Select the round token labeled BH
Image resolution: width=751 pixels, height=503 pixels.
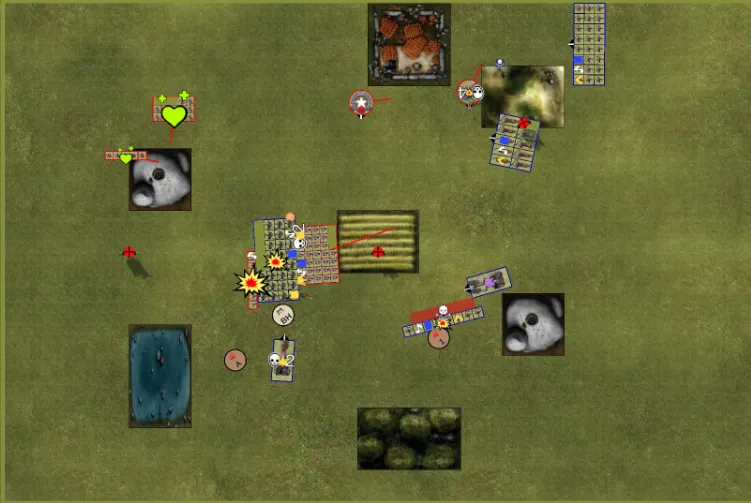click(284, 315)
